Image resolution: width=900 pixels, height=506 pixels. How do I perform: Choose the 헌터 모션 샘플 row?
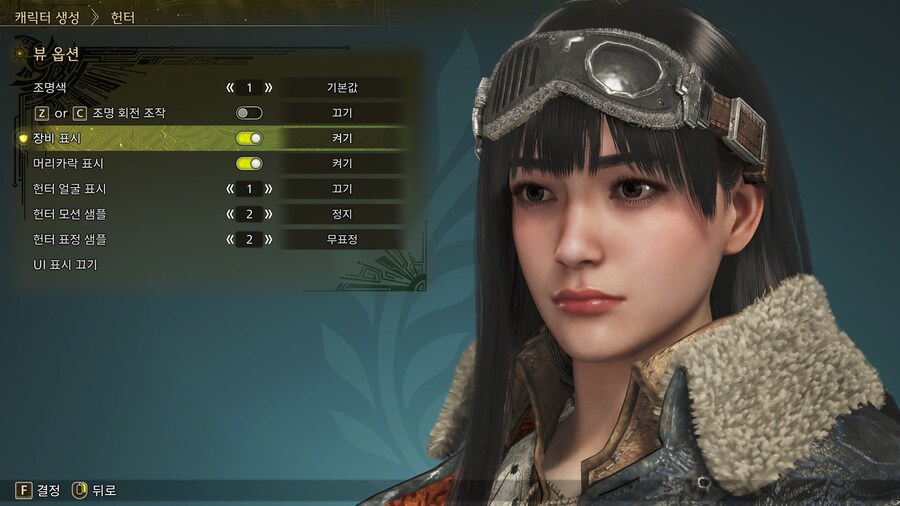pos(69,214)
